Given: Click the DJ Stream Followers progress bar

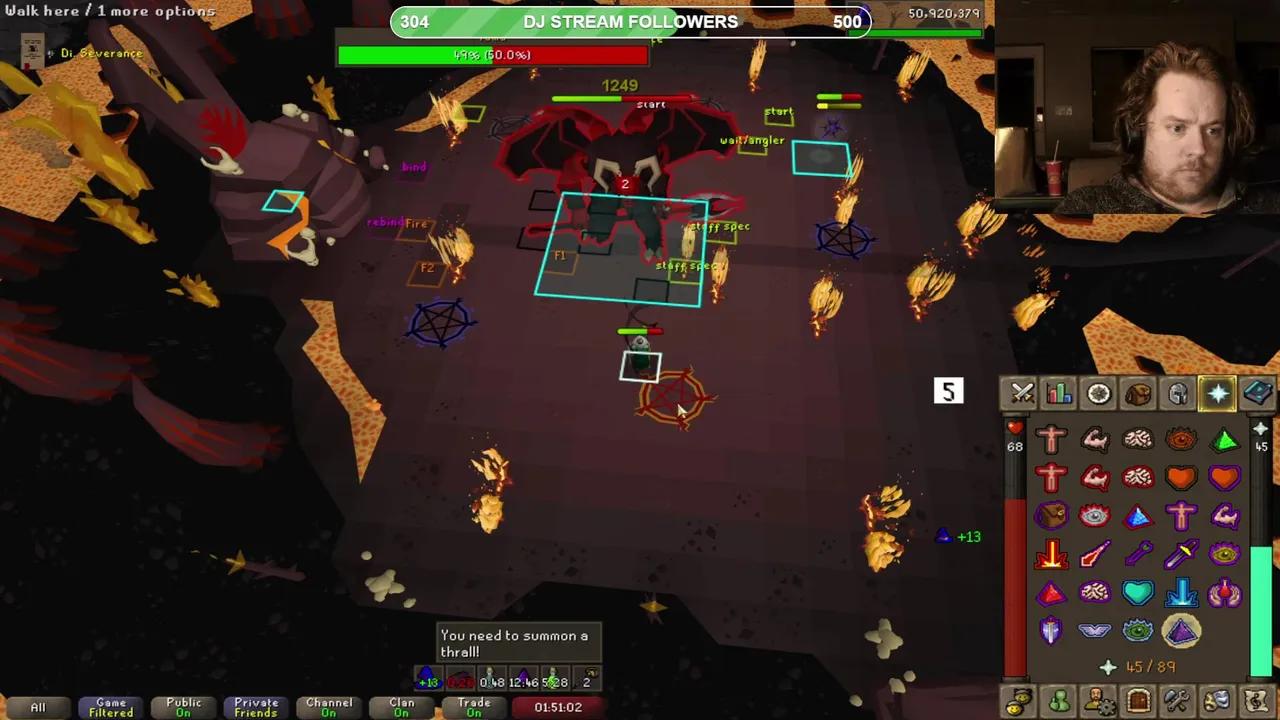Looking at the screenshot, I should click(631, 21).
